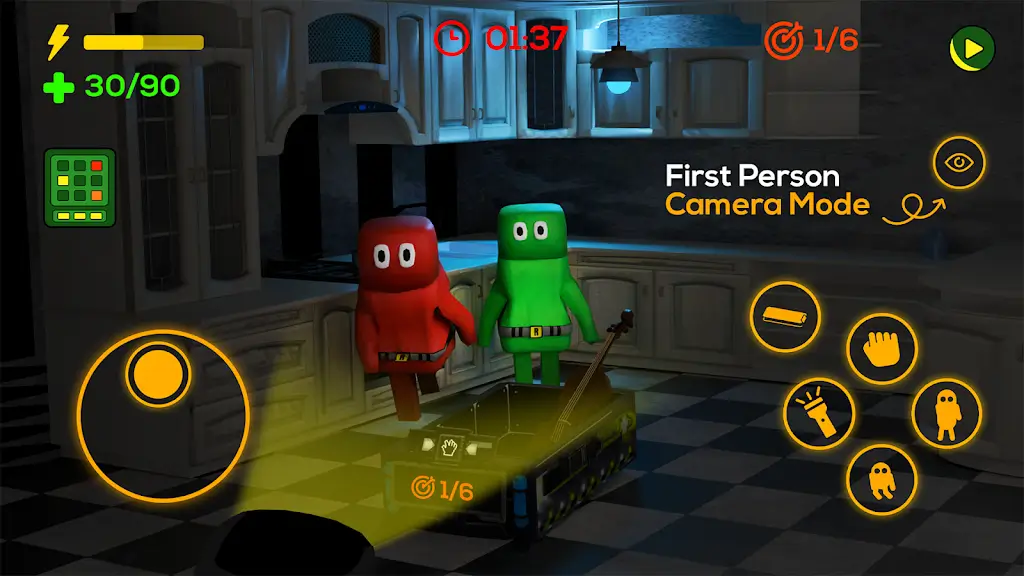Image resolution: width=1024 pixels, height=576 pixels.
Task: Tap the virtual joystick knob
Action: click(158, 374)
